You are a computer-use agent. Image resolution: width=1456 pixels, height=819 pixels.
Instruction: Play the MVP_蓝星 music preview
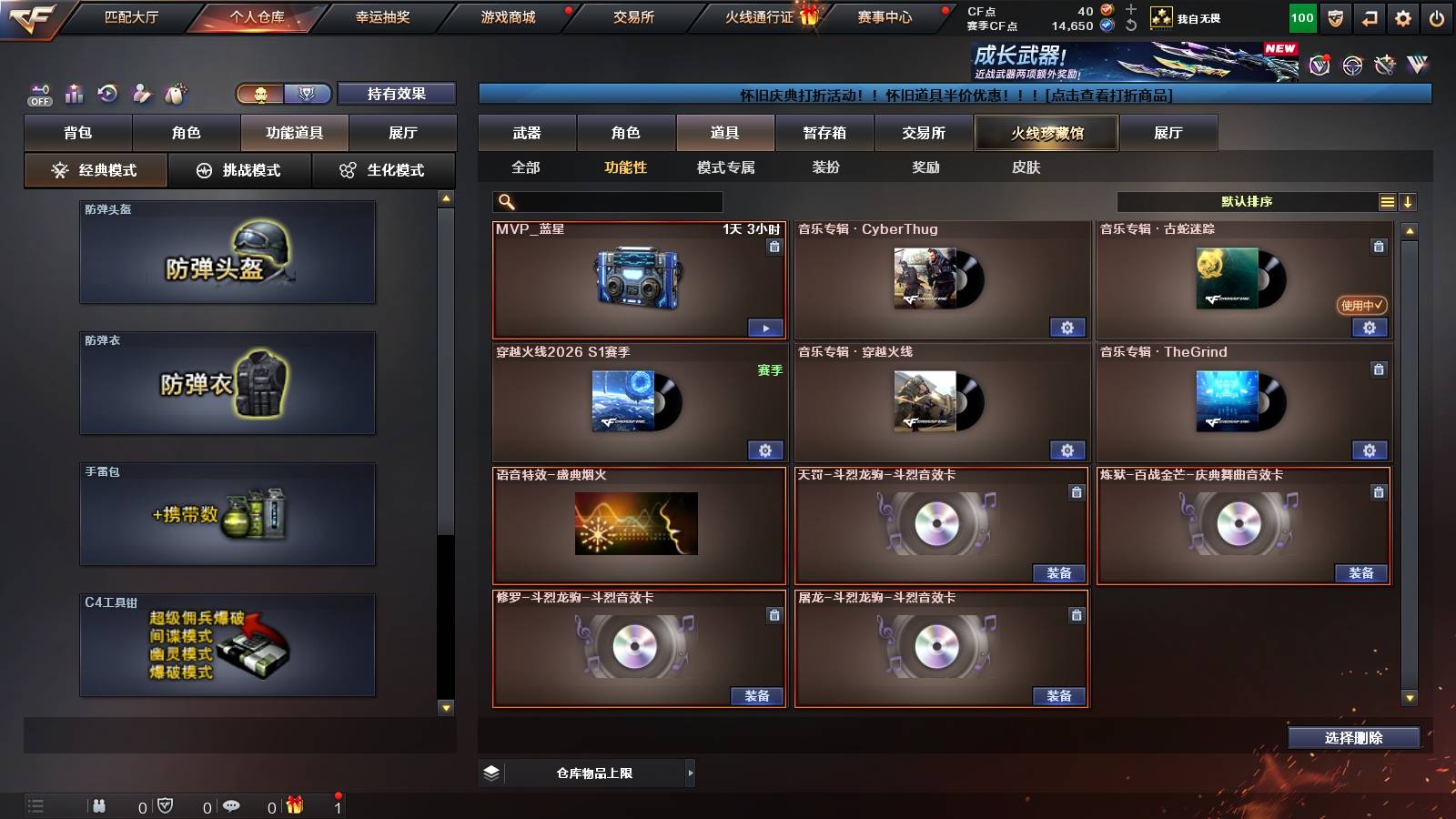pos(766,327)
